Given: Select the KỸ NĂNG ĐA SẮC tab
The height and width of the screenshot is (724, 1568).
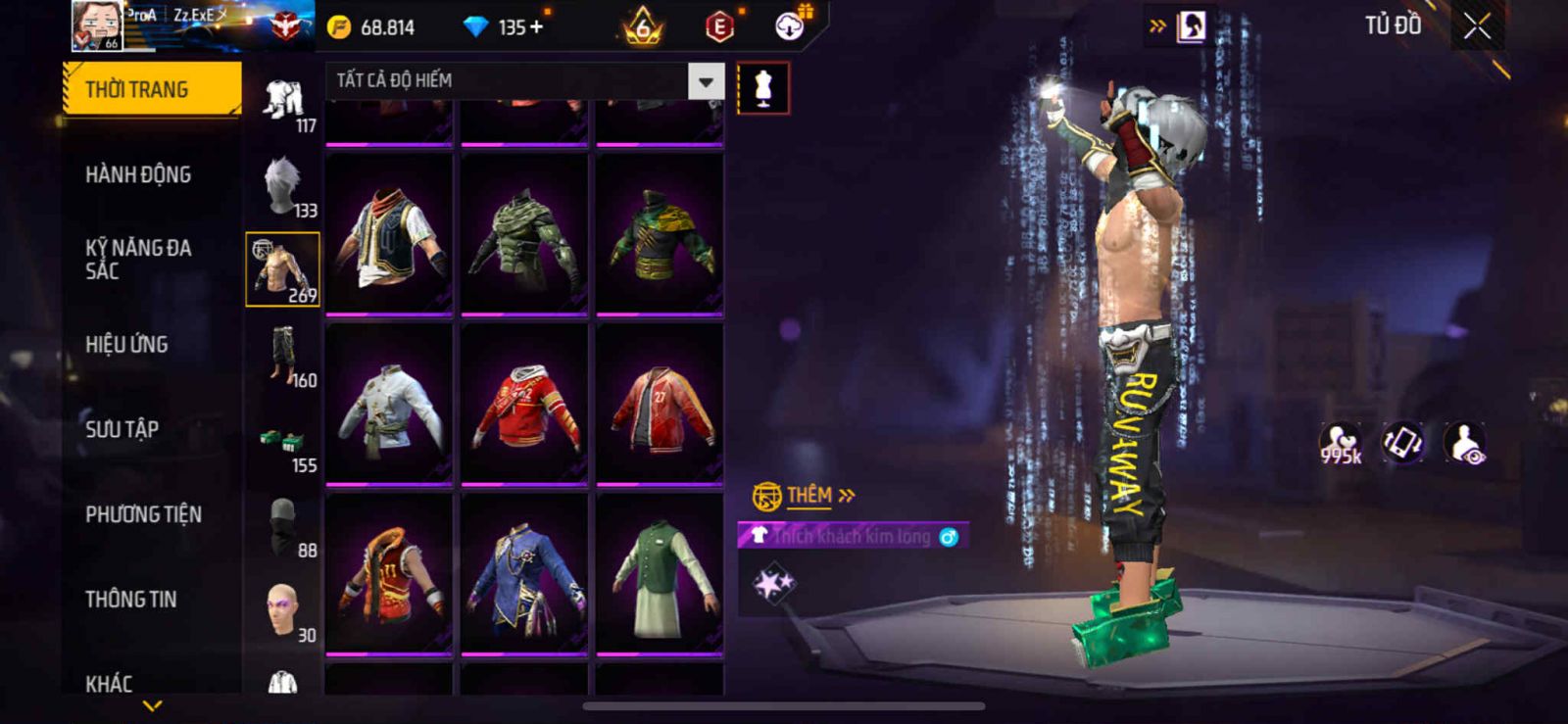Looking at the screenshot, I should coord(138,260).
